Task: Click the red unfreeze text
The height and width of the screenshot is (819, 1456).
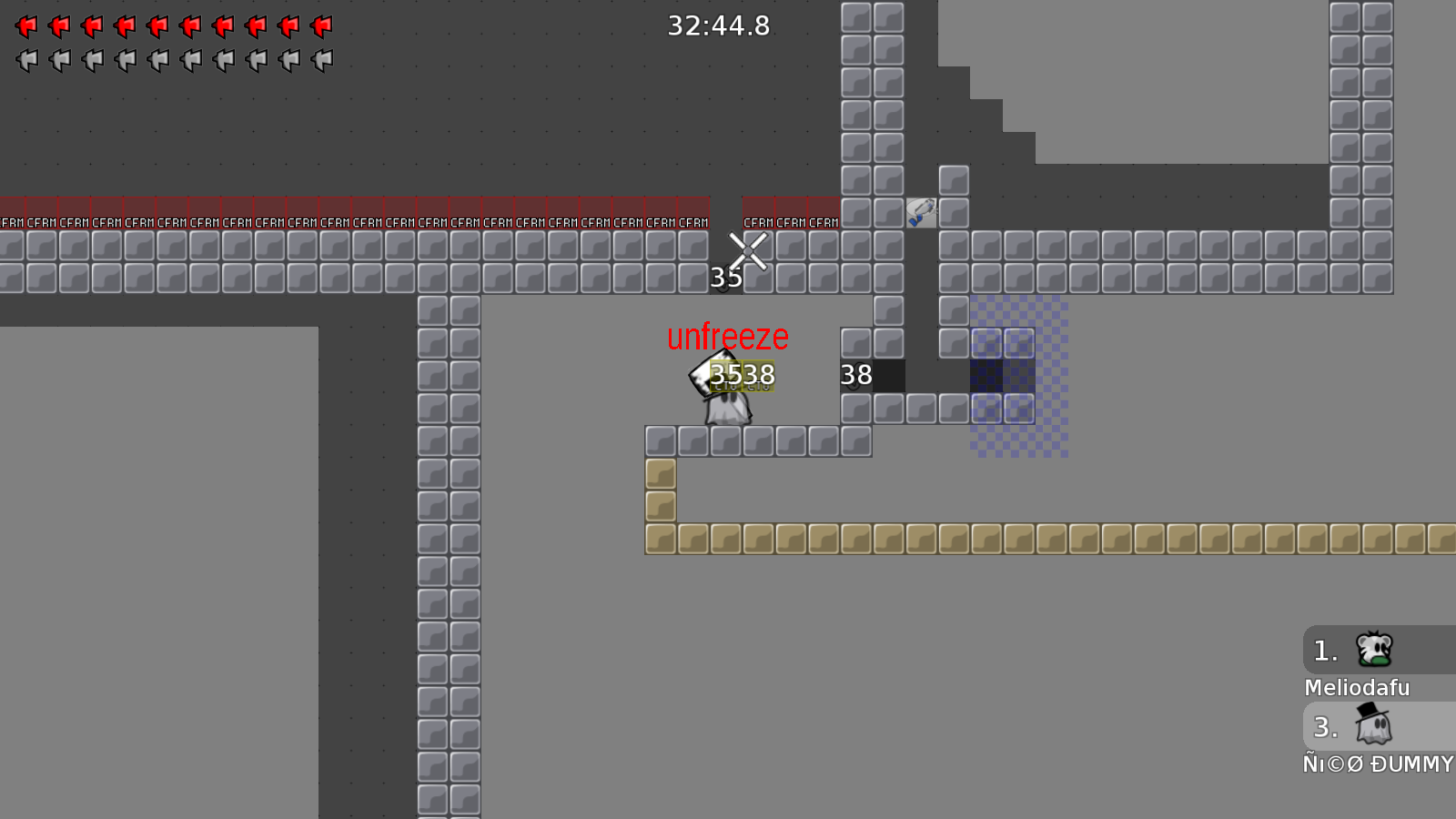Action: (x=727, y=338)
